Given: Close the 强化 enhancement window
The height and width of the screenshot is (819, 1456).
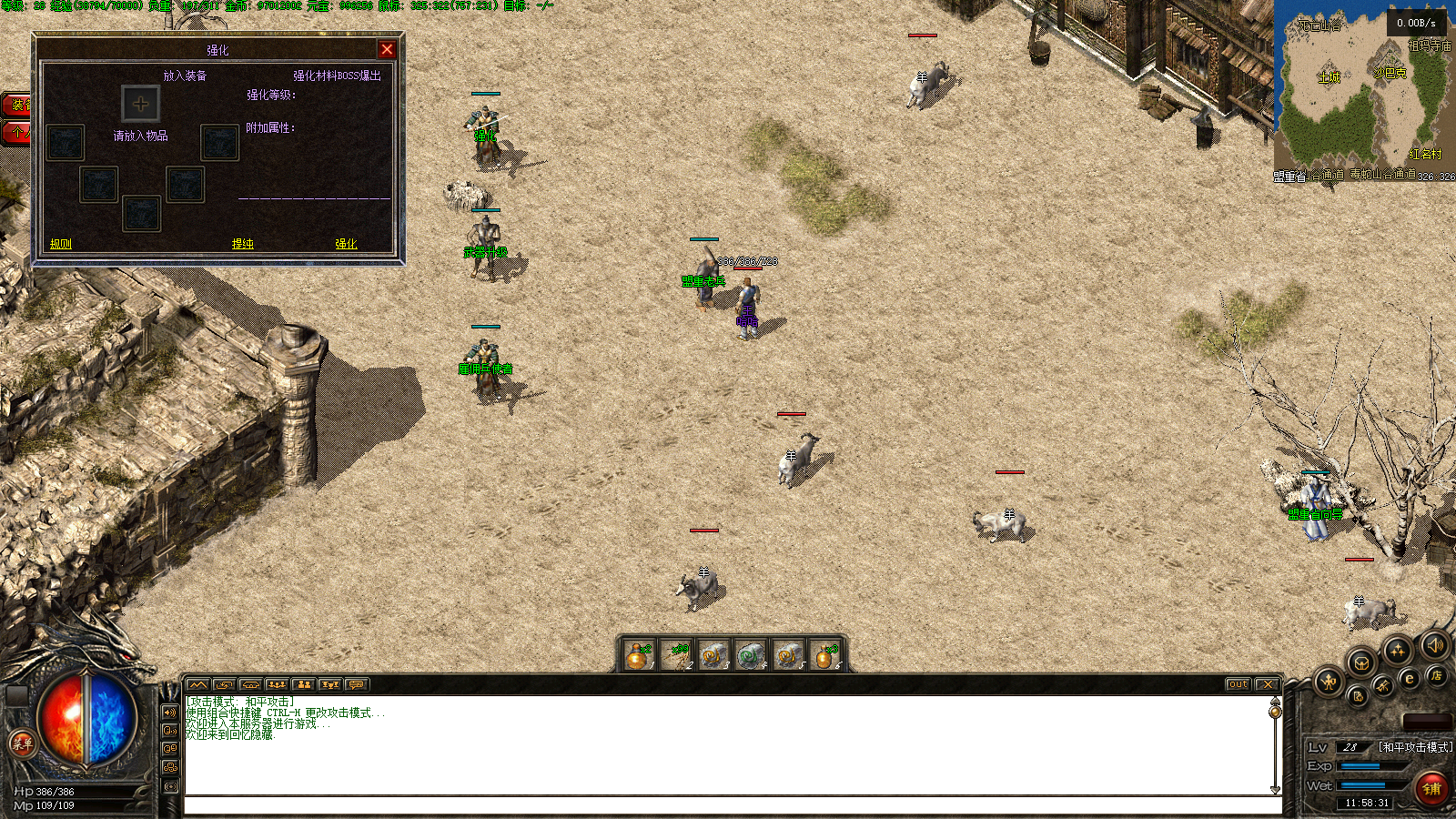Looking at the screenshot, I should pyautogui.click(x=387, y=50).
